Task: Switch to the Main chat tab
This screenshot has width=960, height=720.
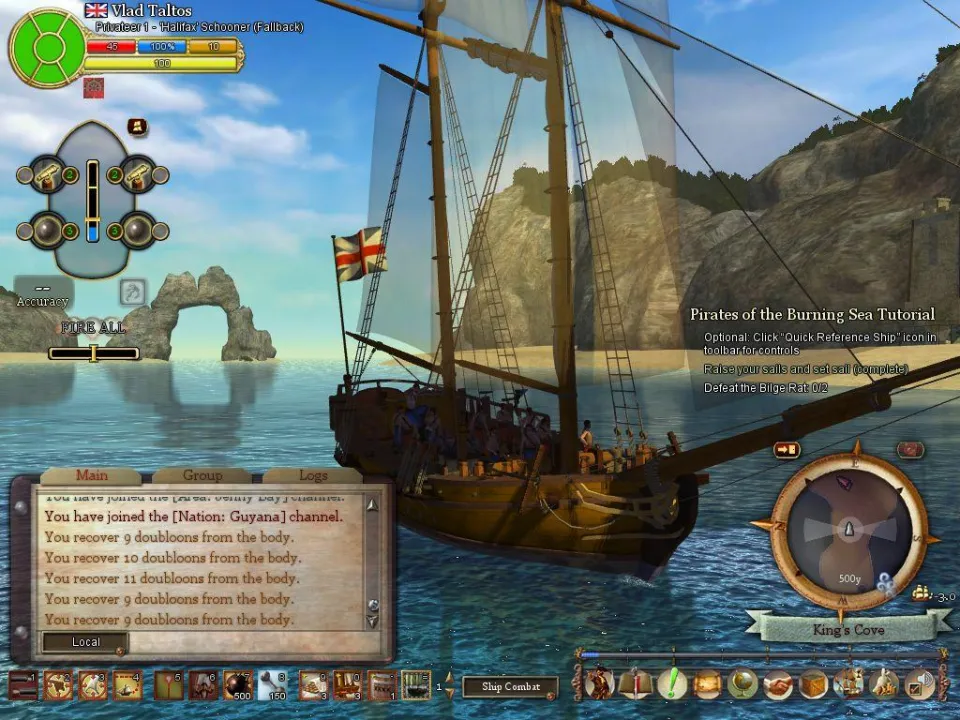Action: [91, 476]
